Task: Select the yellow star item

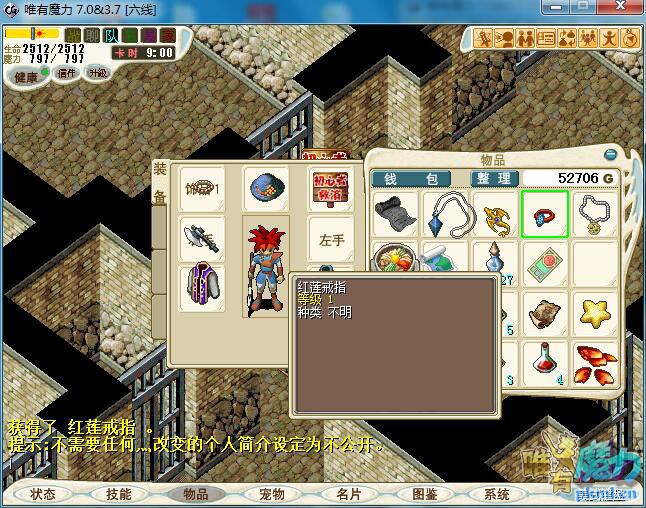Action: point(594,312)
